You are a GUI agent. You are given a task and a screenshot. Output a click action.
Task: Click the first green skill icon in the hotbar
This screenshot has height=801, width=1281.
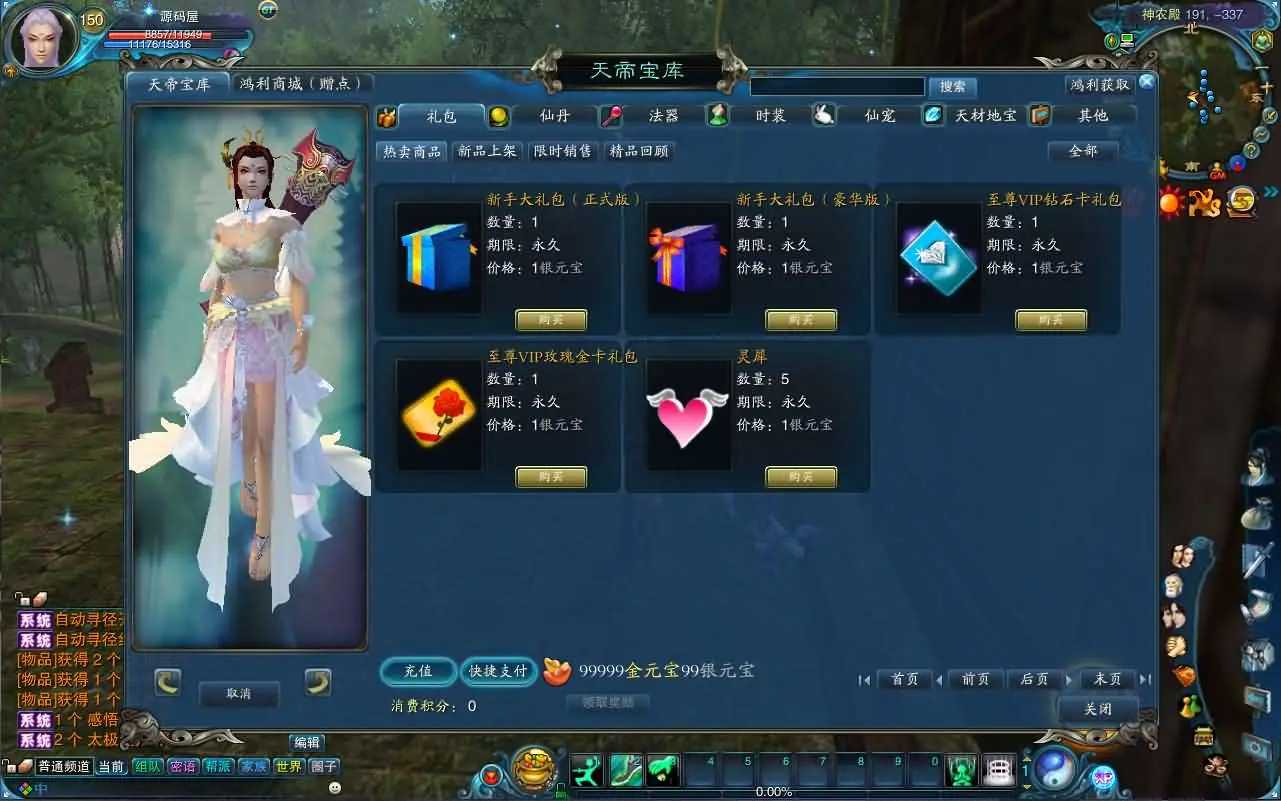click(587, 770)
